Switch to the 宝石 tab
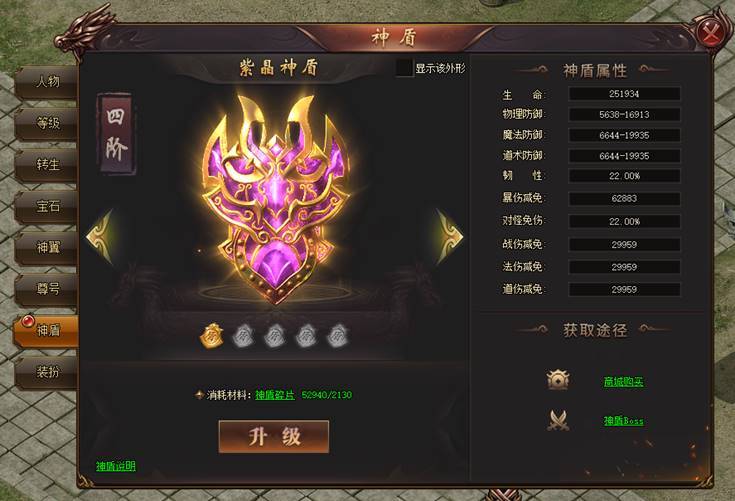 click(48, 206)
